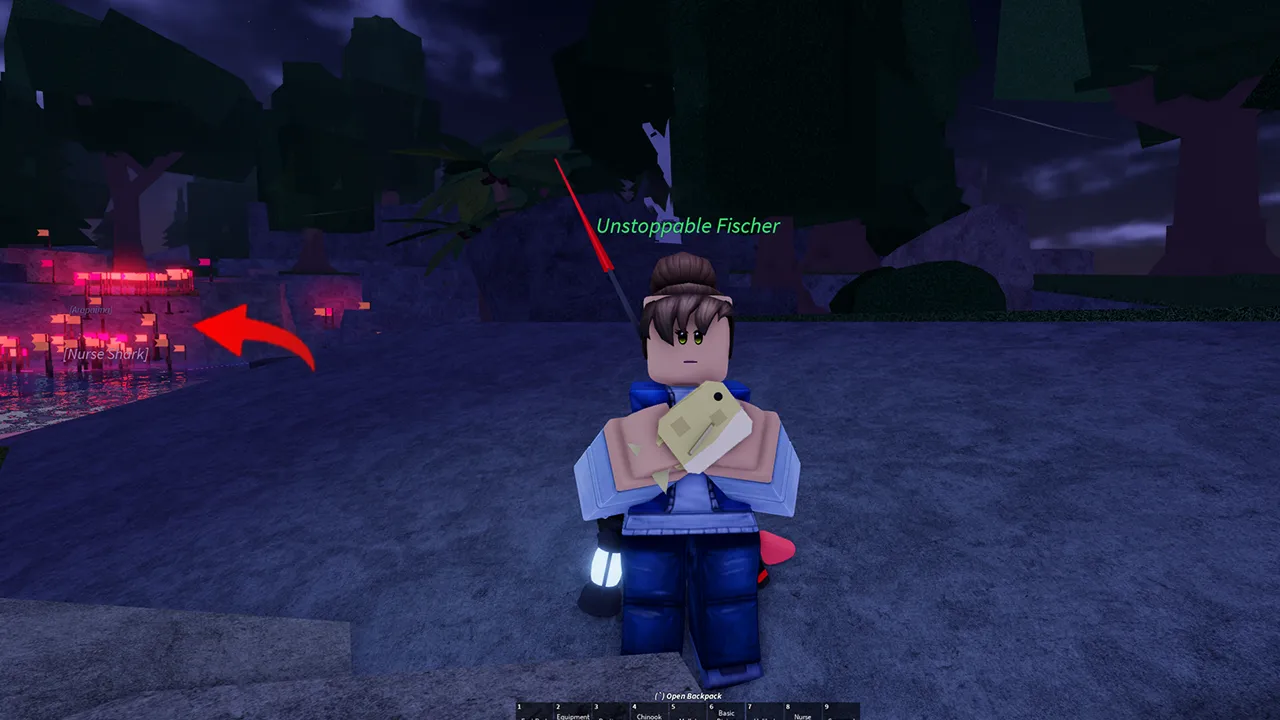Screen dimensions: 1280x720
Task: Select the Nurse item in slot 8
Action: coord(803,712)
